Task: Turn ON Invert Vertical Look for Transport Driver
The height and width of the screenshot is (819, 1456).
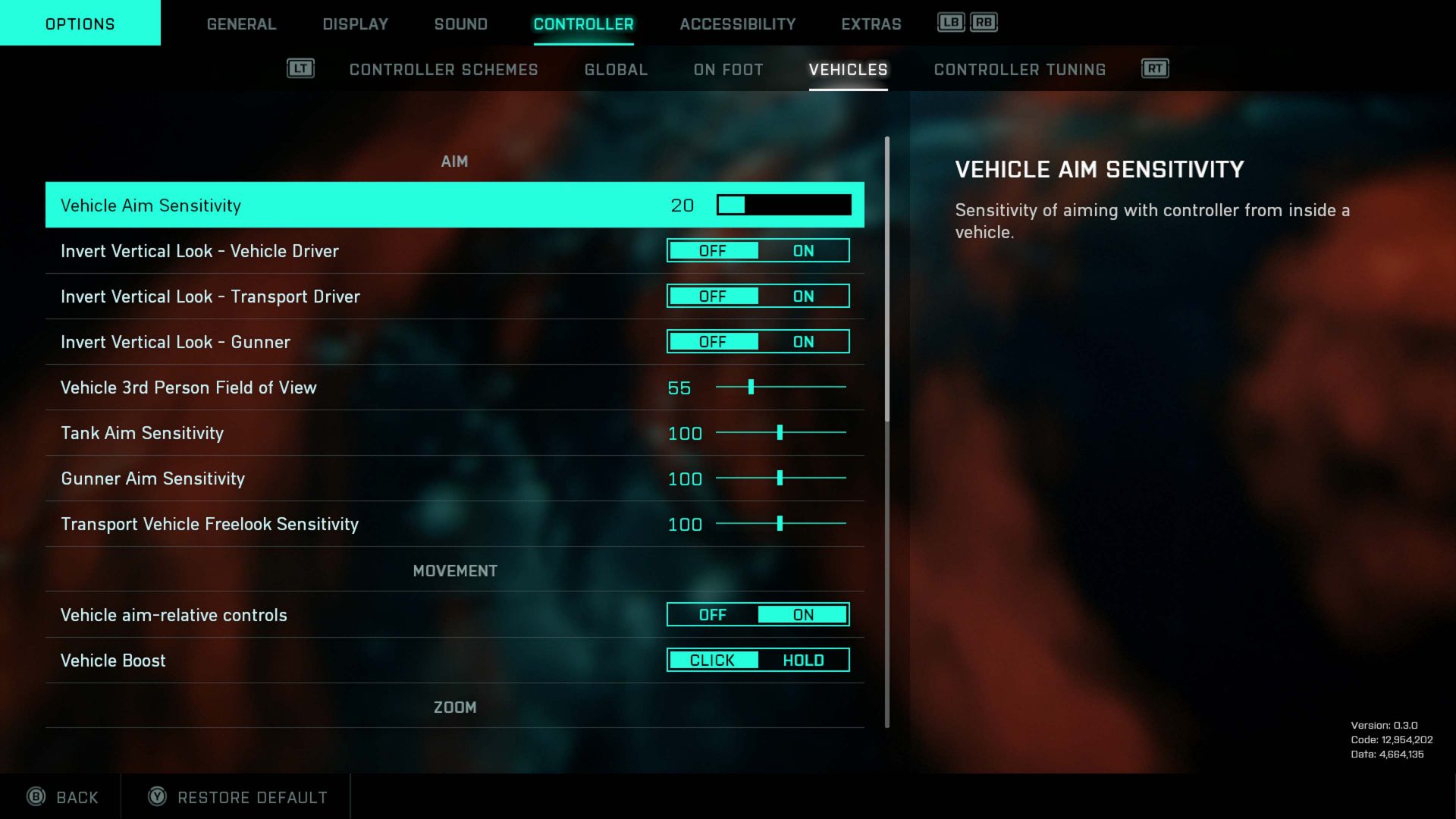Action: pyautogui.click(x=803, y=297)
